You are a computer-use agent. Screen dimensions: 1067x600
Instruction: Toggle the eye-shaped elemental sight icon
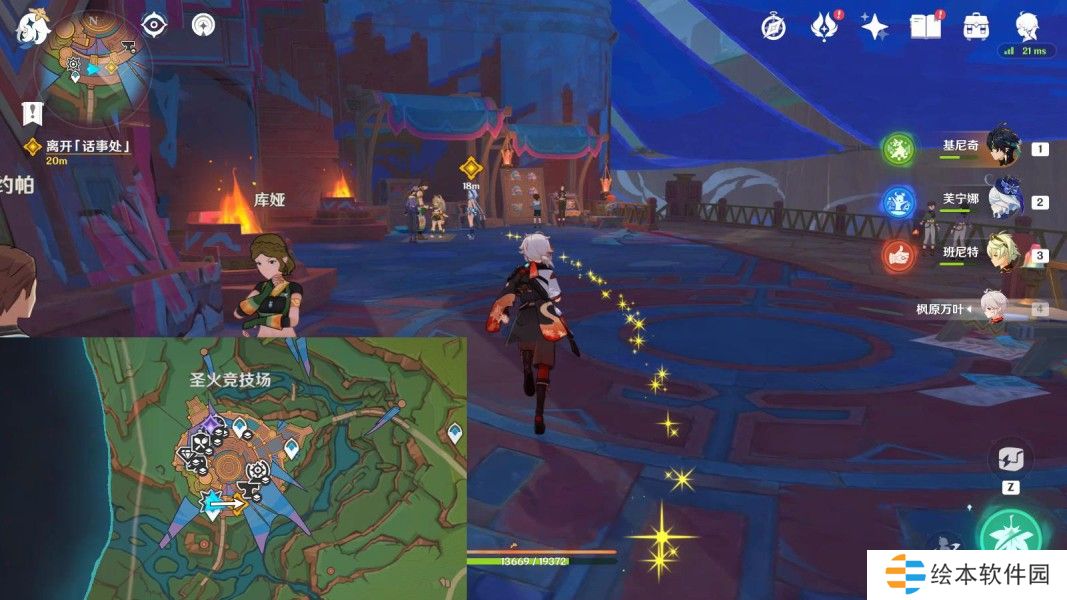click(x=154, y=25)
